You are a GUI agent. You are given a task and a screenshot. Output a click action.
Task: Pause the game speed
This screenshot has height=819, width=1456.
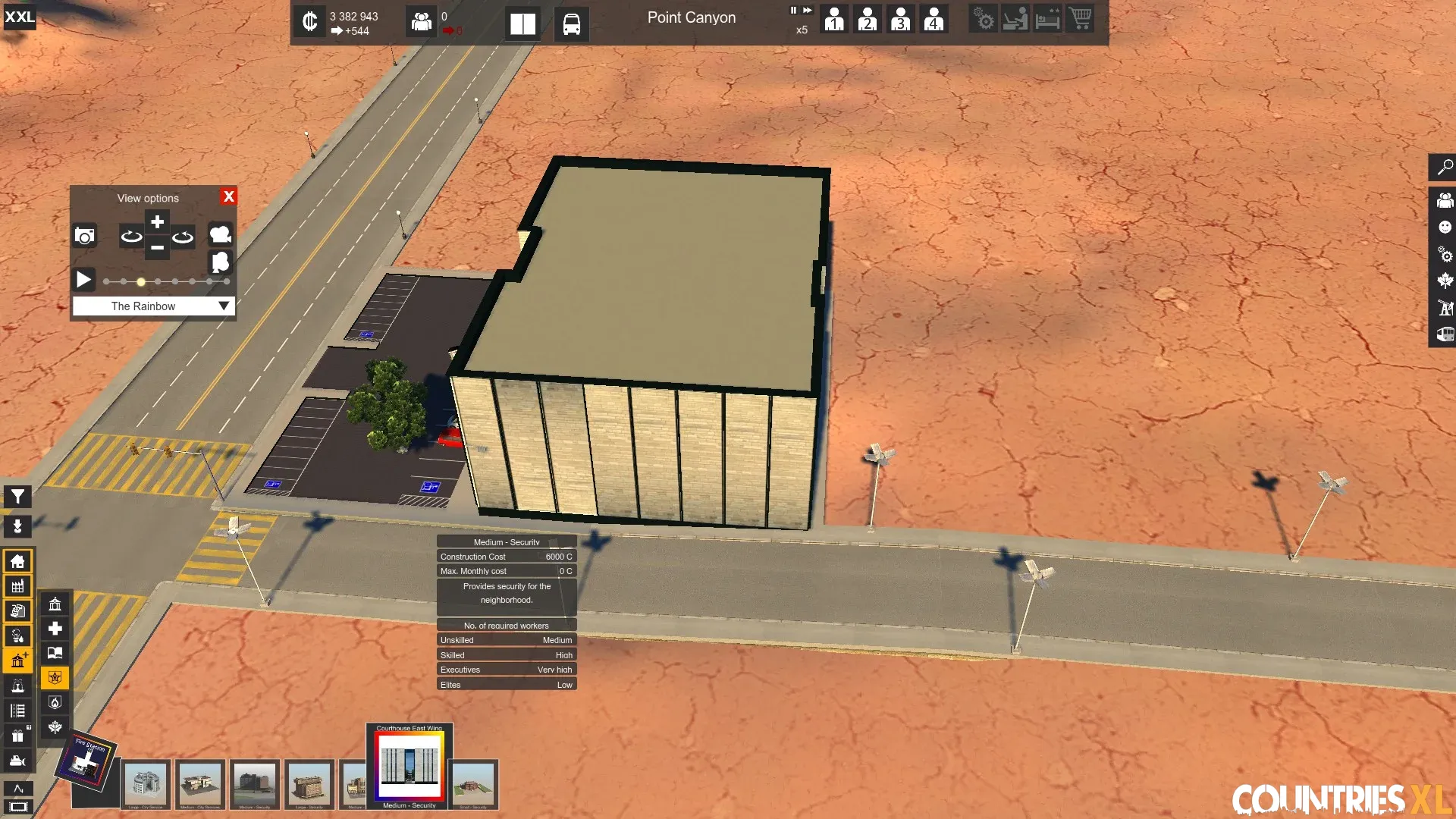pos(793,11)
